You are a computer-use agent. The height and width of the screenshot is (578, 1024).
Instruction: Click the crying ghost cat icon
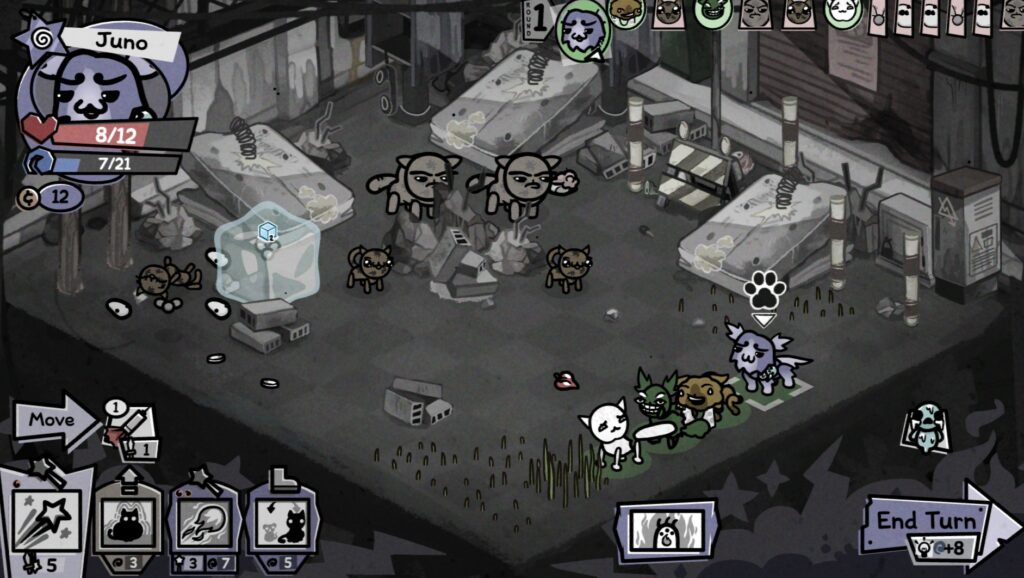(x=926, y=426)
